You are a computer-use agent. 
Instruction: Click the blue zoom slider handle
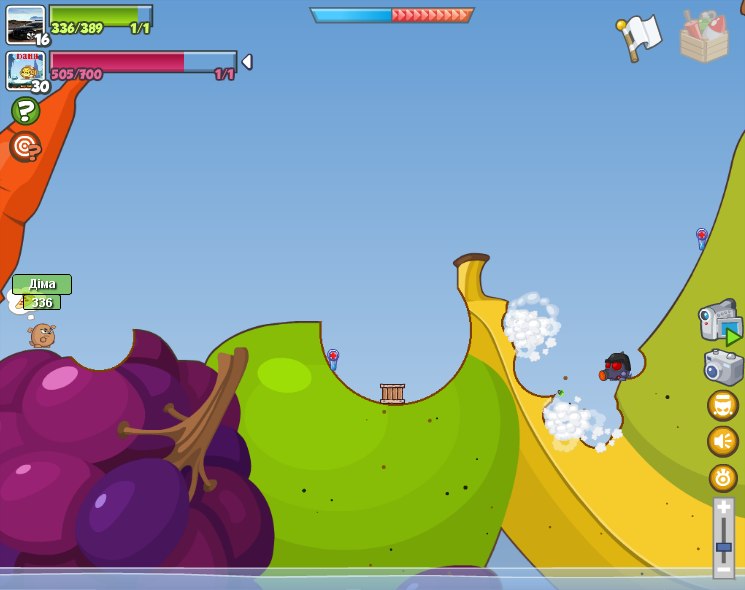(723, 547)
